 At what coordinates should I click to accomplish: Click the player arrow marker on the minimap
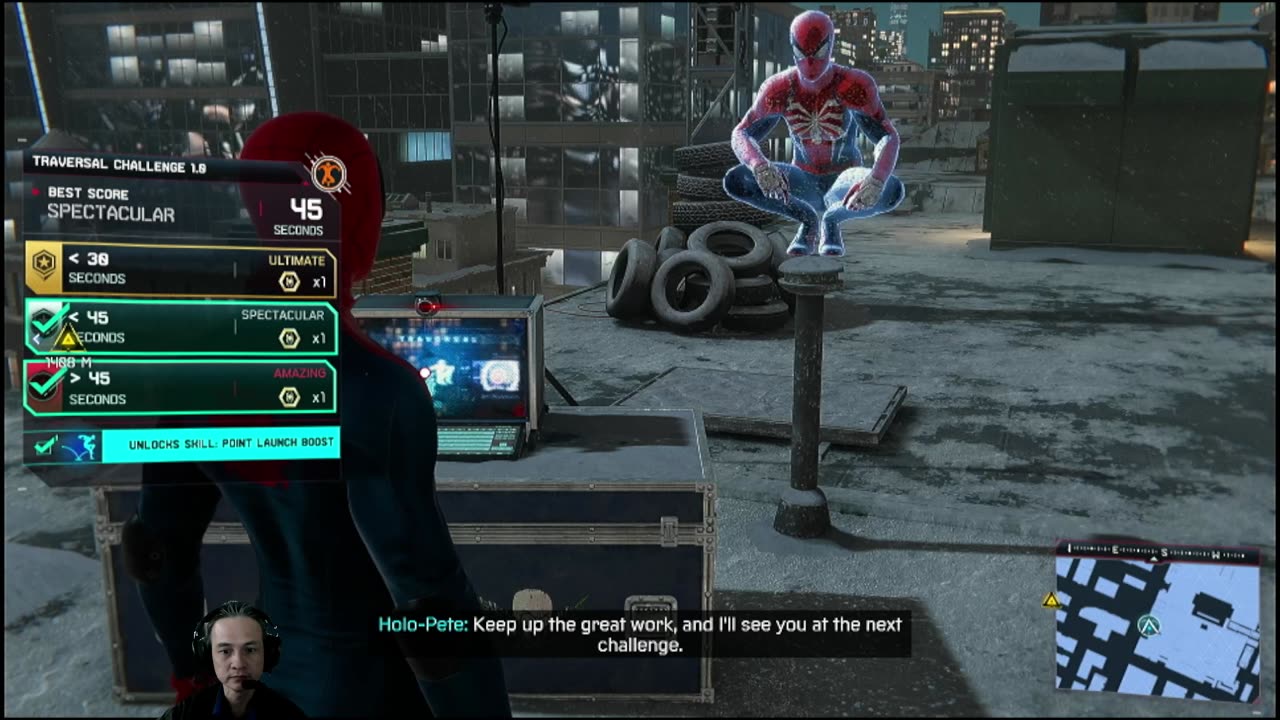click(1149, 626)
